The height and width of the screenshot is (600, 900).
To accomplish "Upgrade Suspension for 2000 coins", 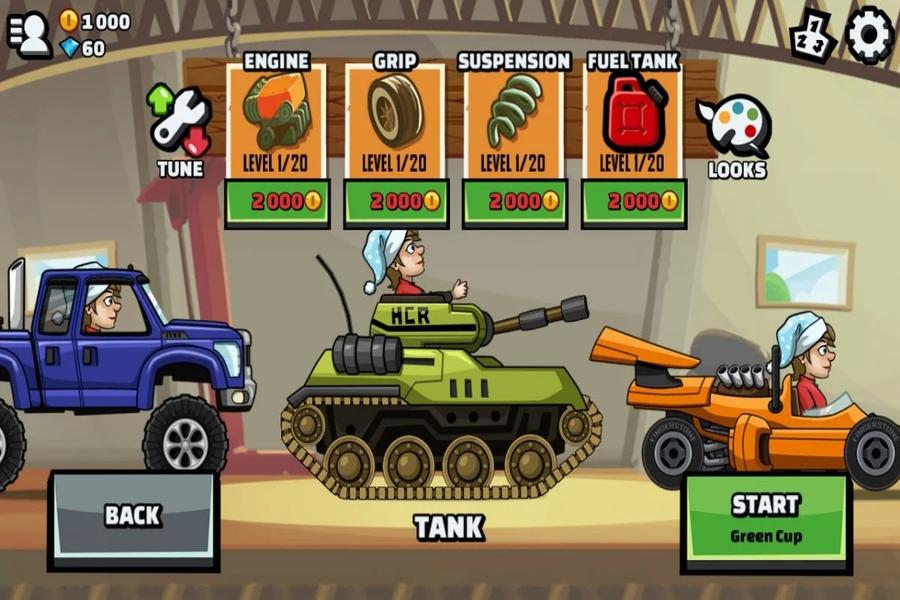I will tap(514, 202).
